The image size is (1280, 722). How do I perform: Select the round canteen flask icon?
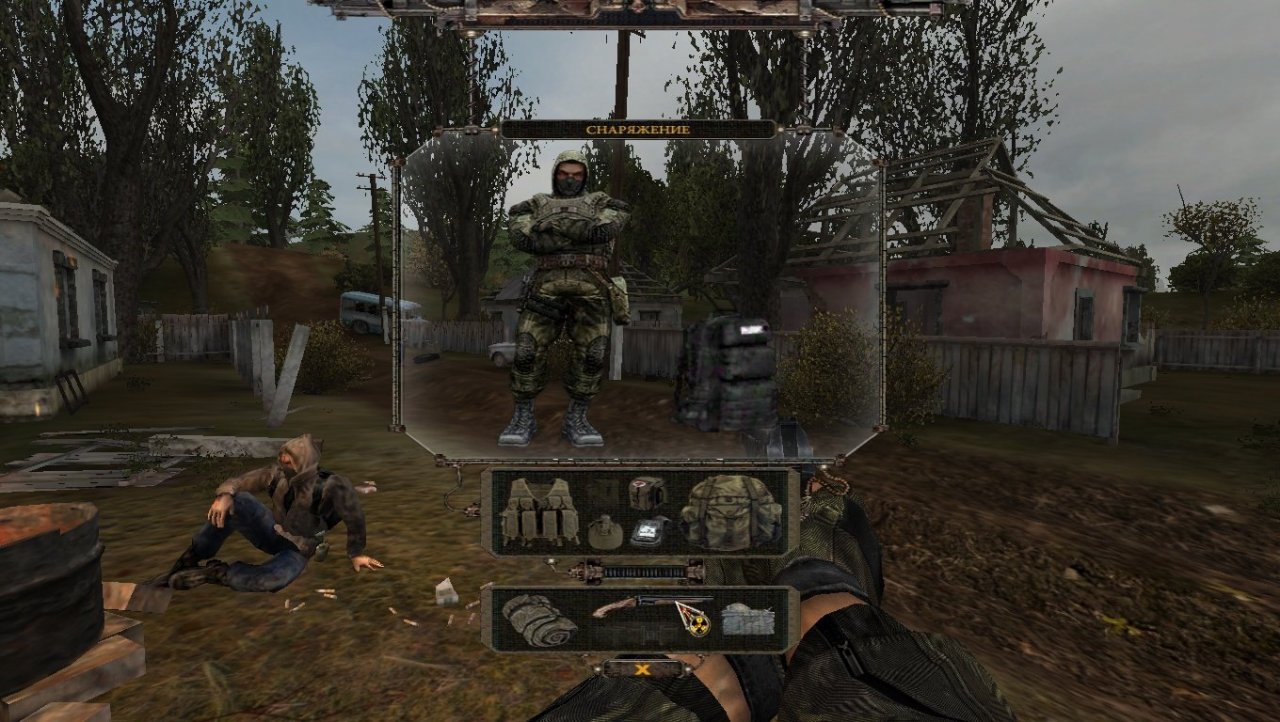606,532
